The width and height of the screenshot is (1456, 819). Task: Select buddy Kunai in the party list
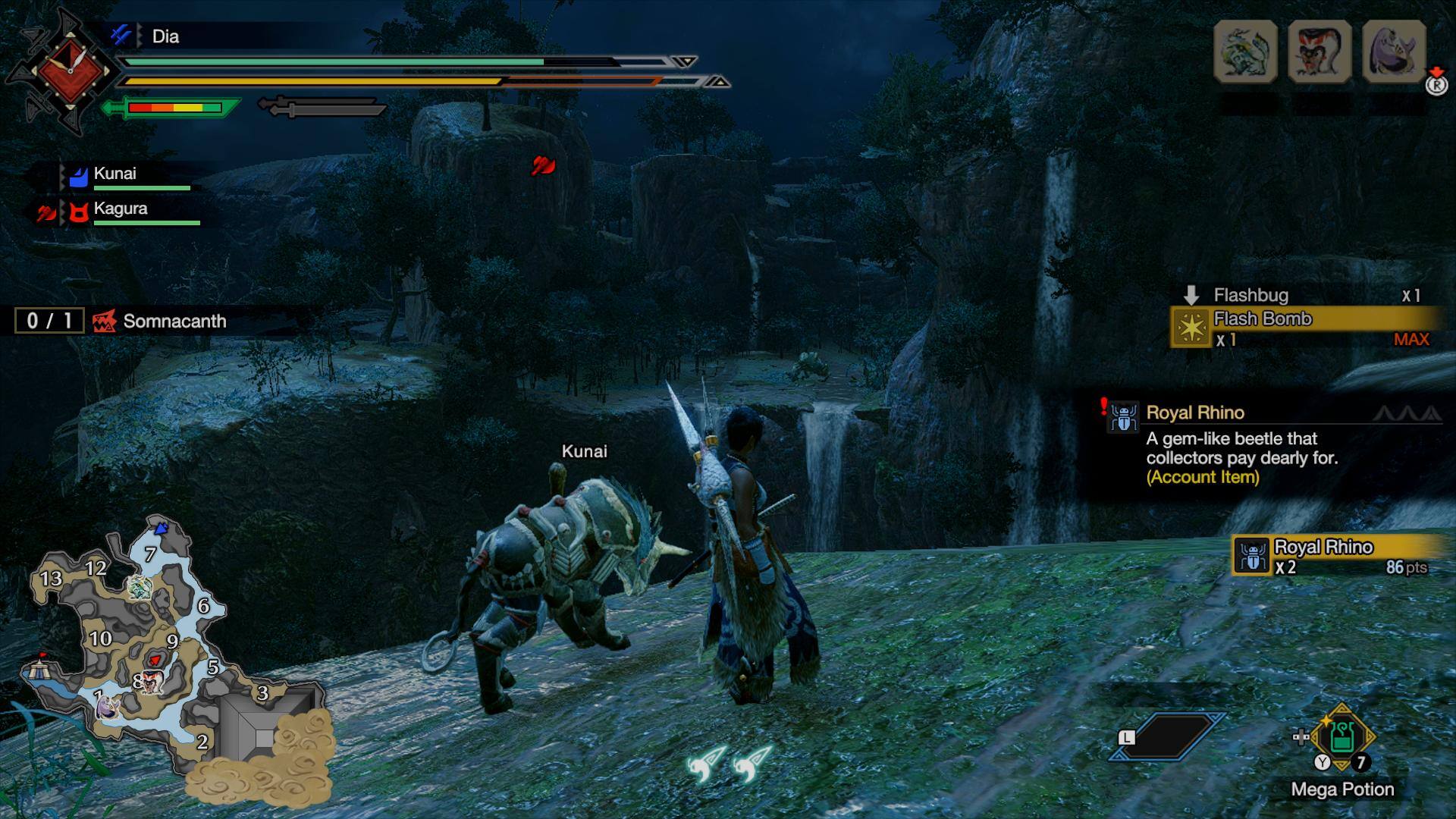[x=115, y=174]
